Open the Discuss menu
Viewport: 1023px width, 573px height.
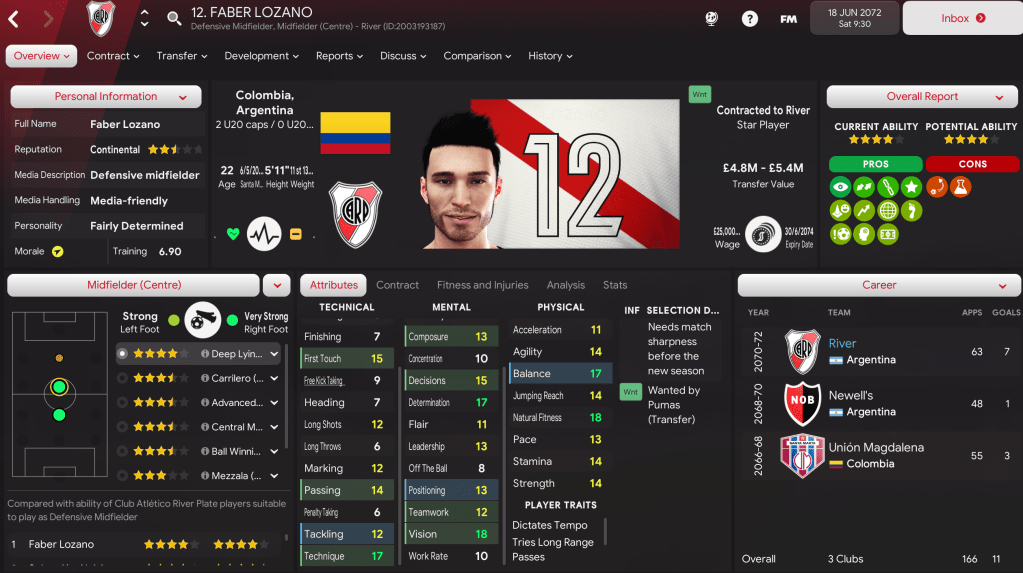pyautogui.click(x=403, y=56)
